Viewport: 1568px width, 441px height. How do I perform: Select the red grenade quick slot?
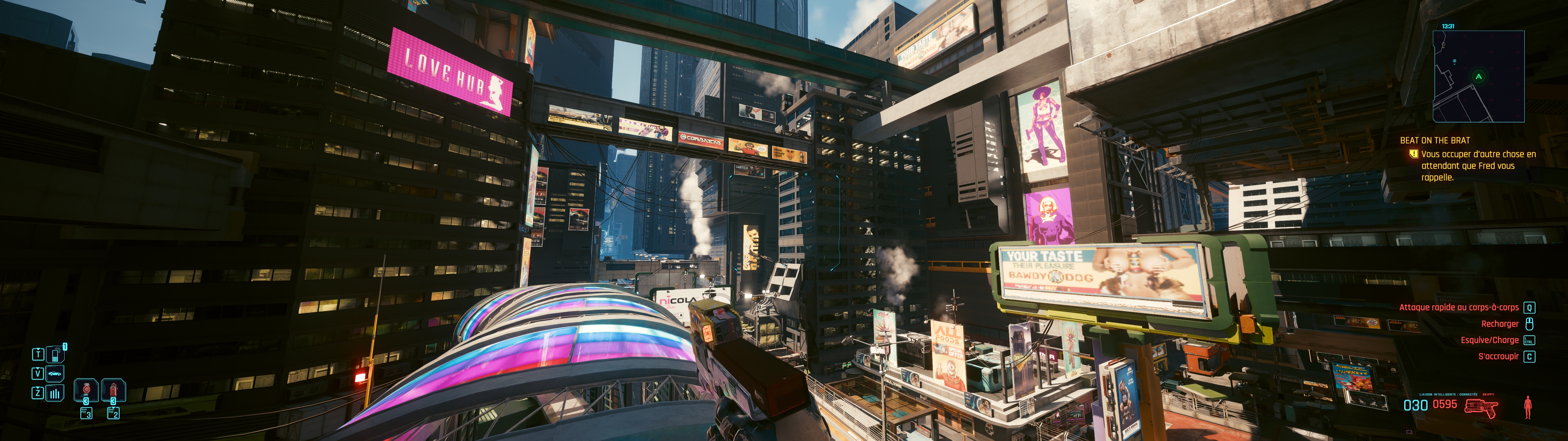tap(113, 390)
